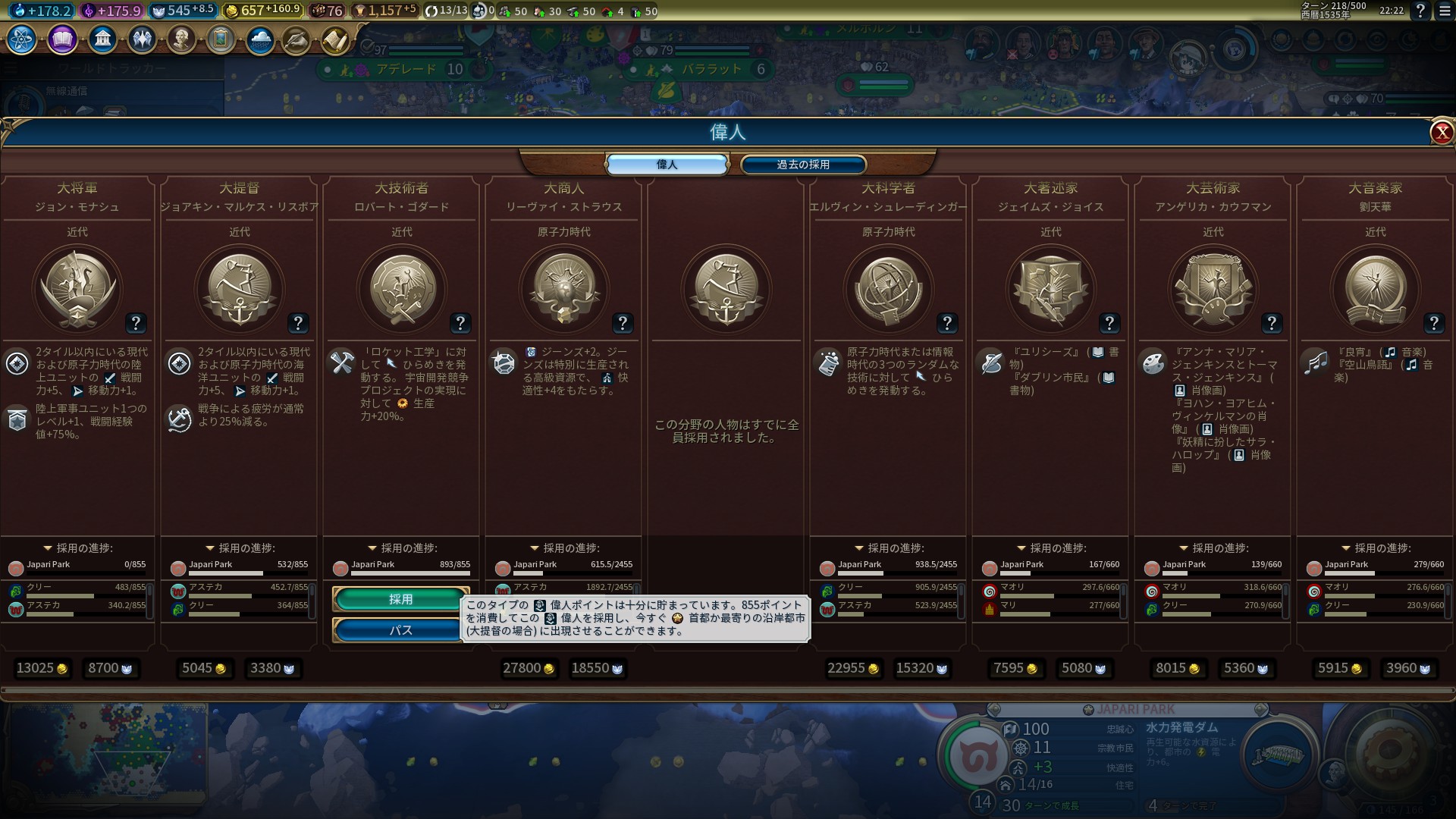Buy Great Merchant with 27800 gold

click(529, 668)
